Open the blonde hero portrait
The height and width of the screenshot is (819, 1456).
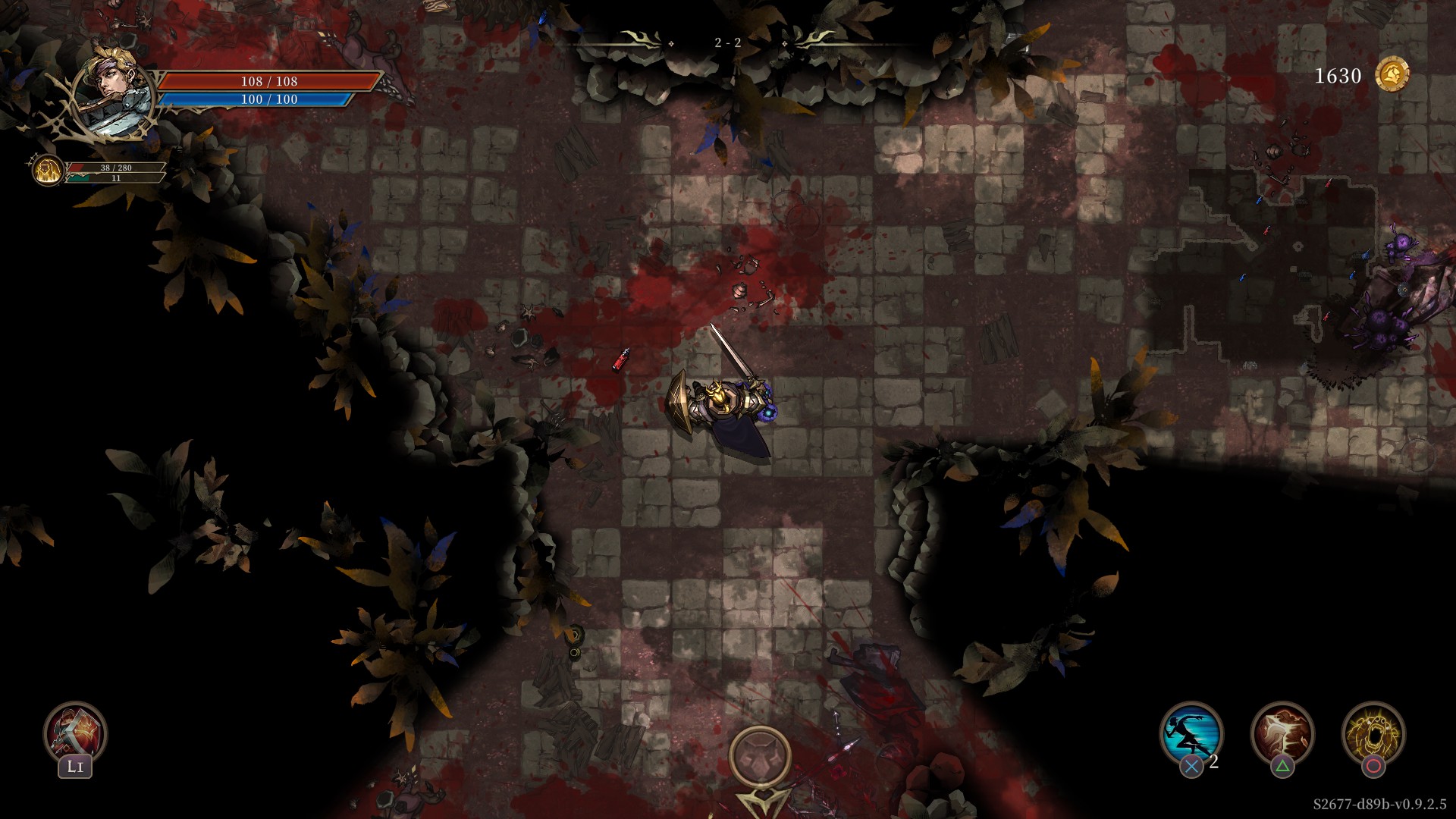114,91
